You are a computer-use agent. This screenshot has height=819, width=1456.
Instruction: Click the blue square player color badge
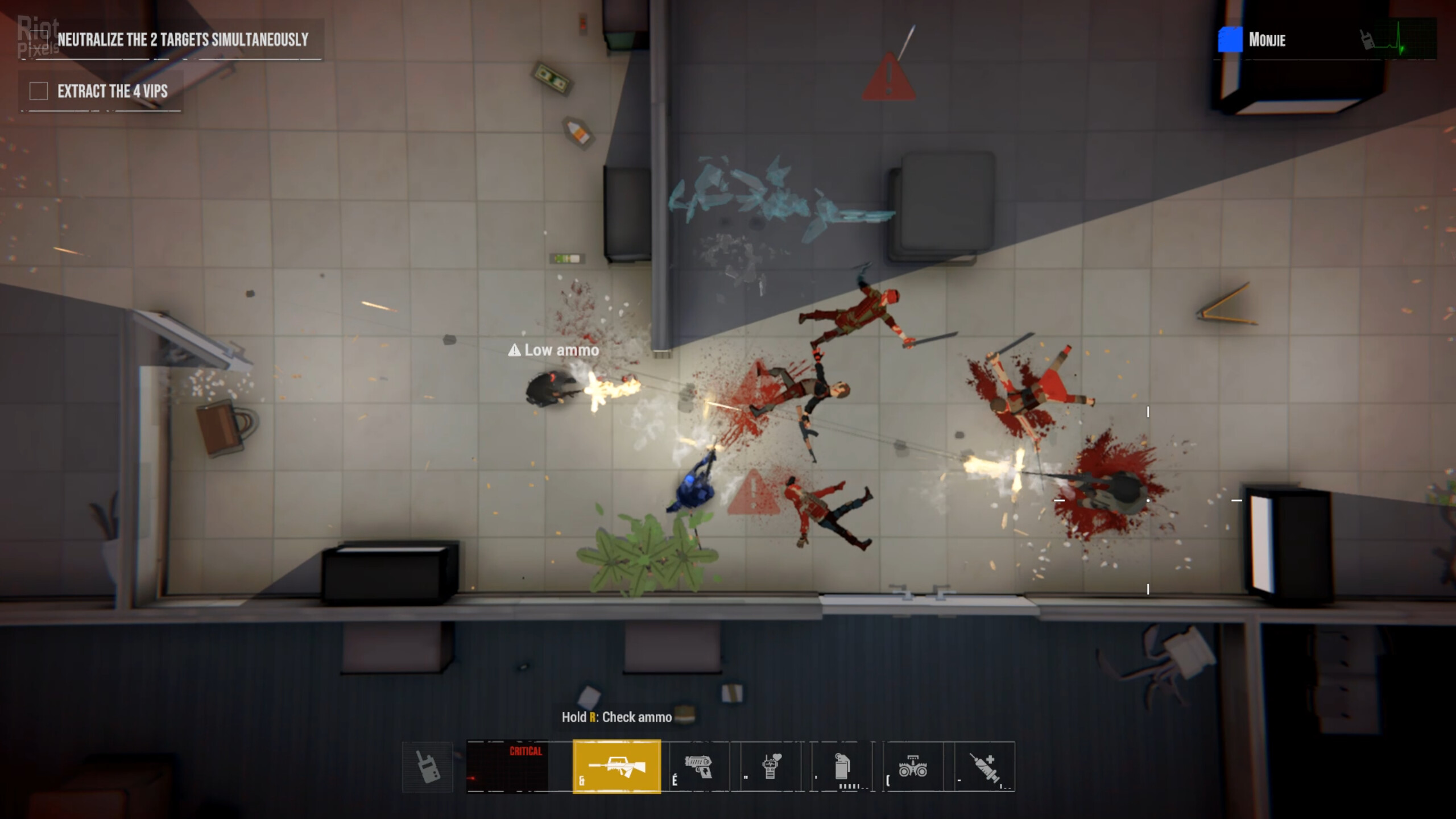(x=1230, y=40)
